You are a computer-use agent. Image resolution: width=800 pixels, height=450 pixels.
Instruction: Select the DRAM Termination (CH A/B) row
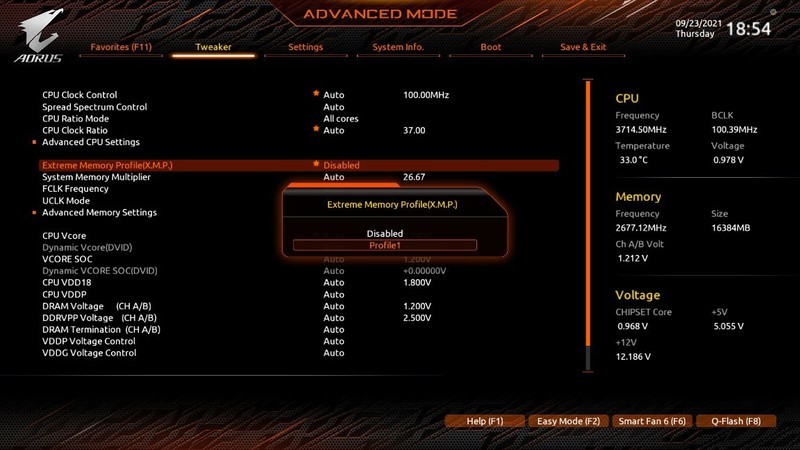101,329
